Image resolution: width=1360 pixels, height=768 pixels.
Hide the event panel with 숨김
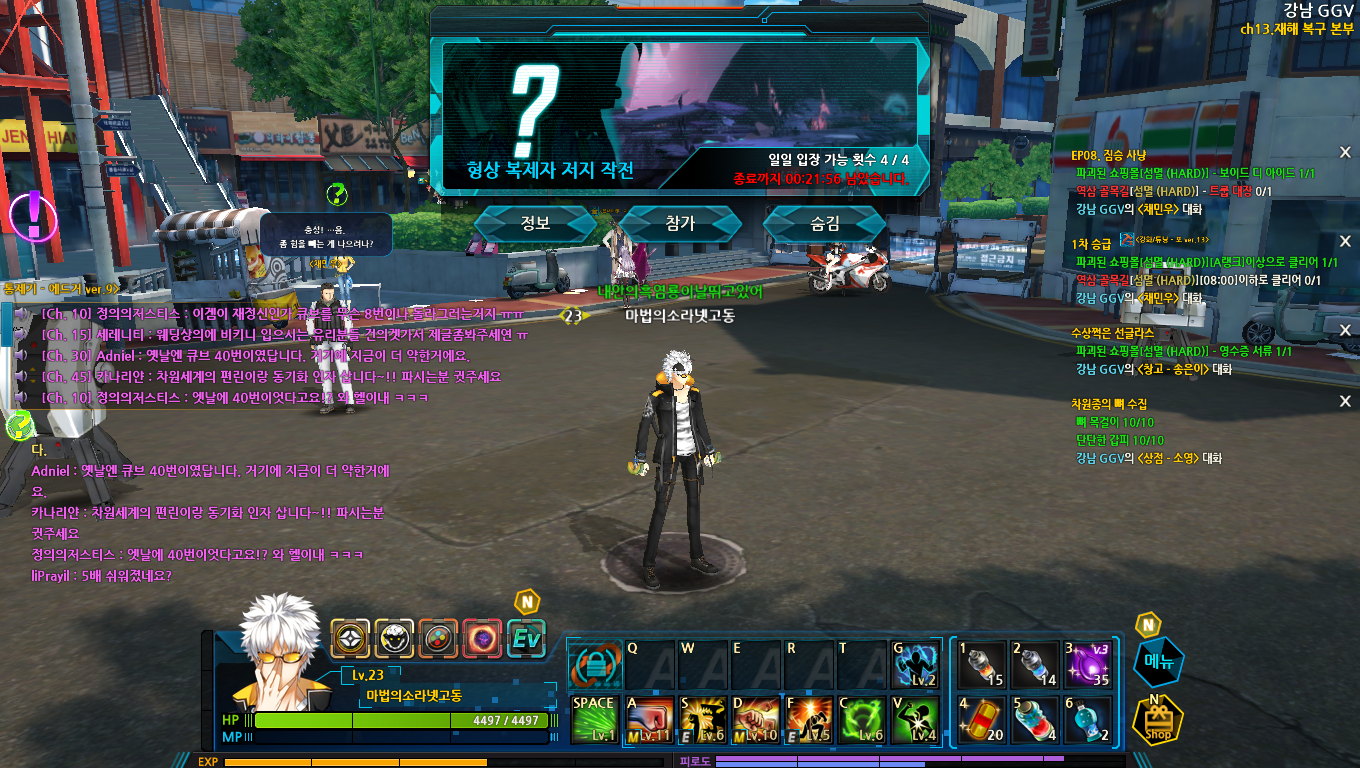[825, 224]
